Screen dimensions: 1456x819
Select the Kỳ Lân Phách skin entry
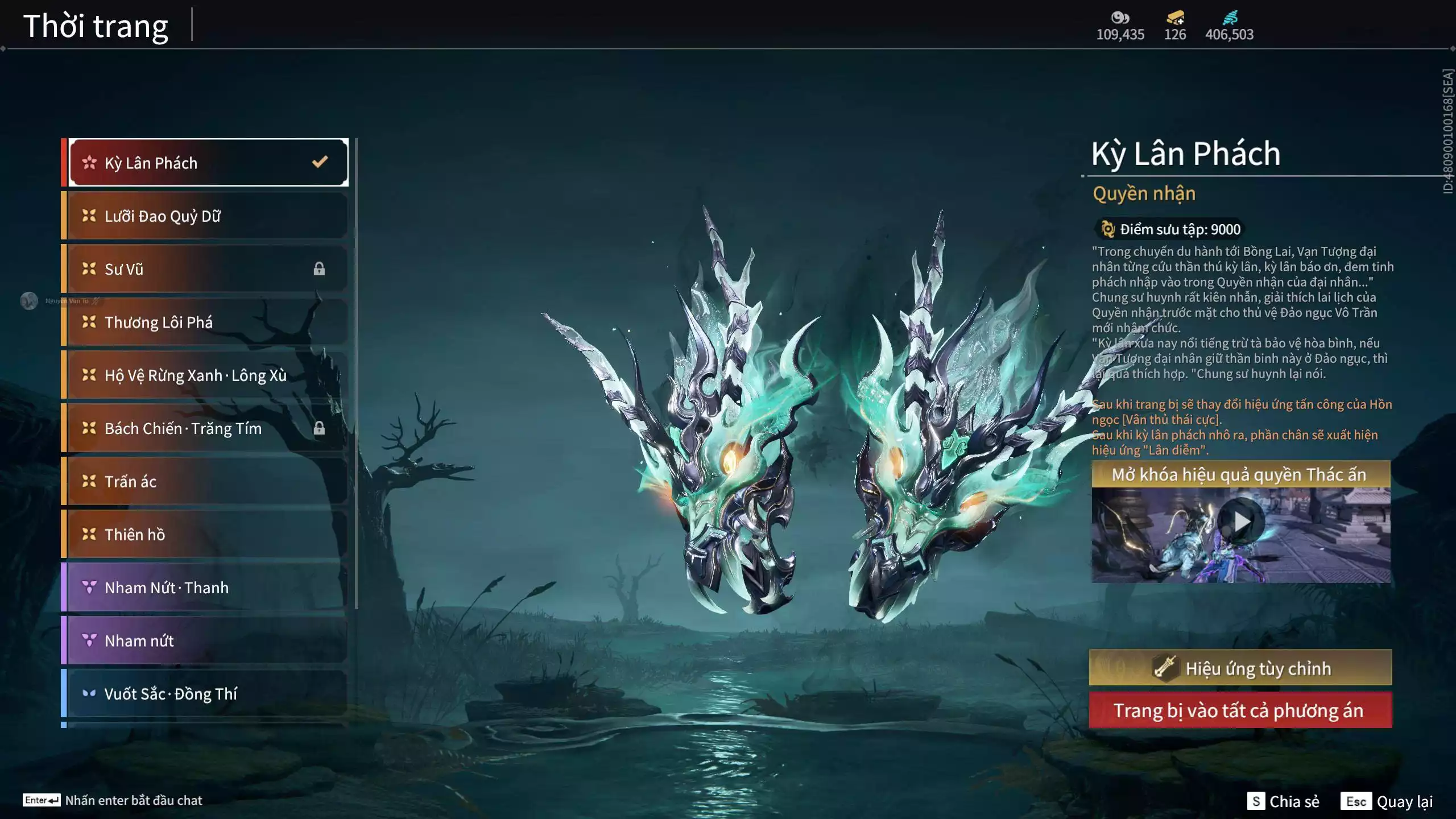pos(208,163)
